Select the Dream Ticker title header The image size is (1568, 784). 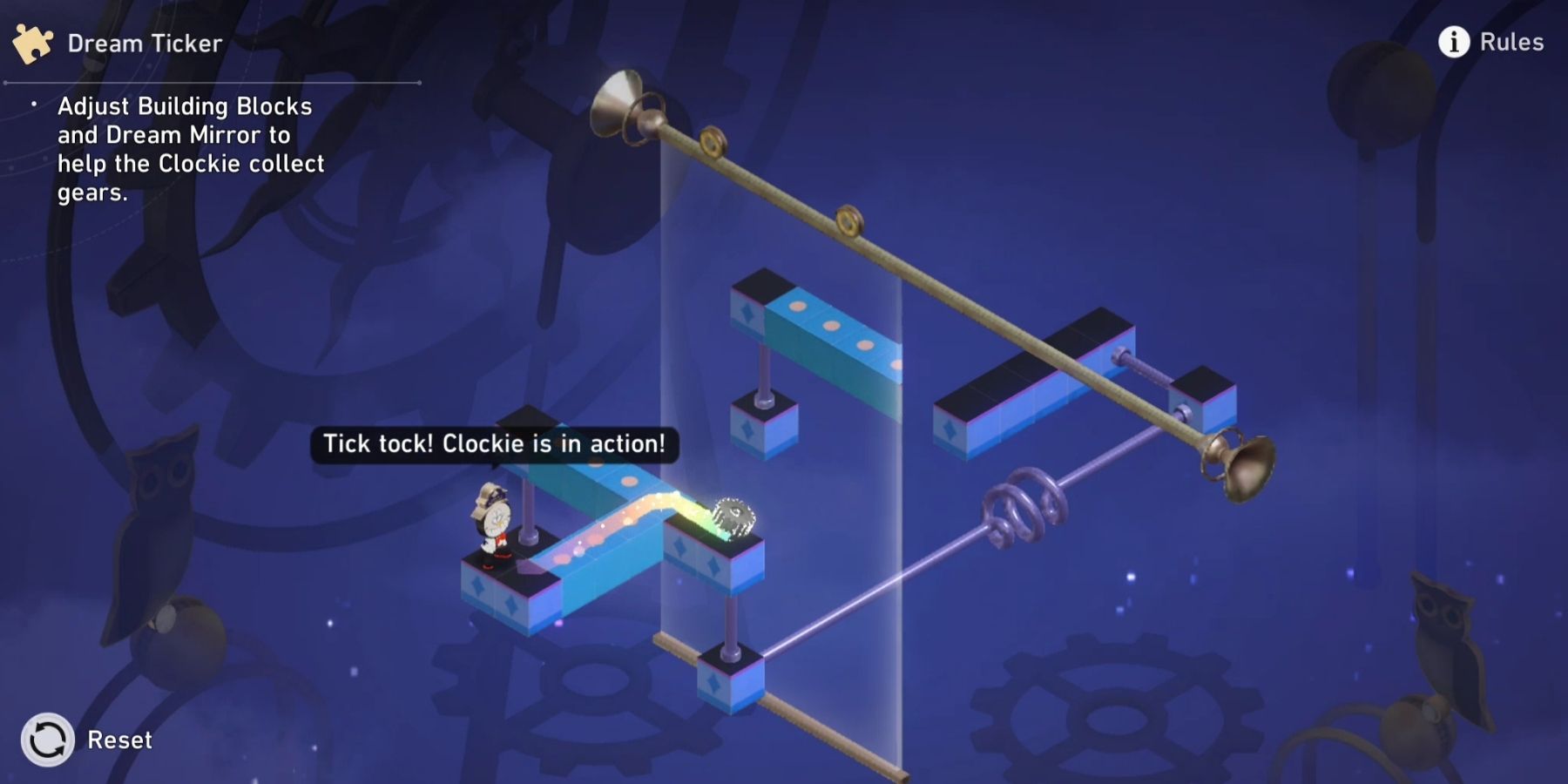click(x=144, y=42)
